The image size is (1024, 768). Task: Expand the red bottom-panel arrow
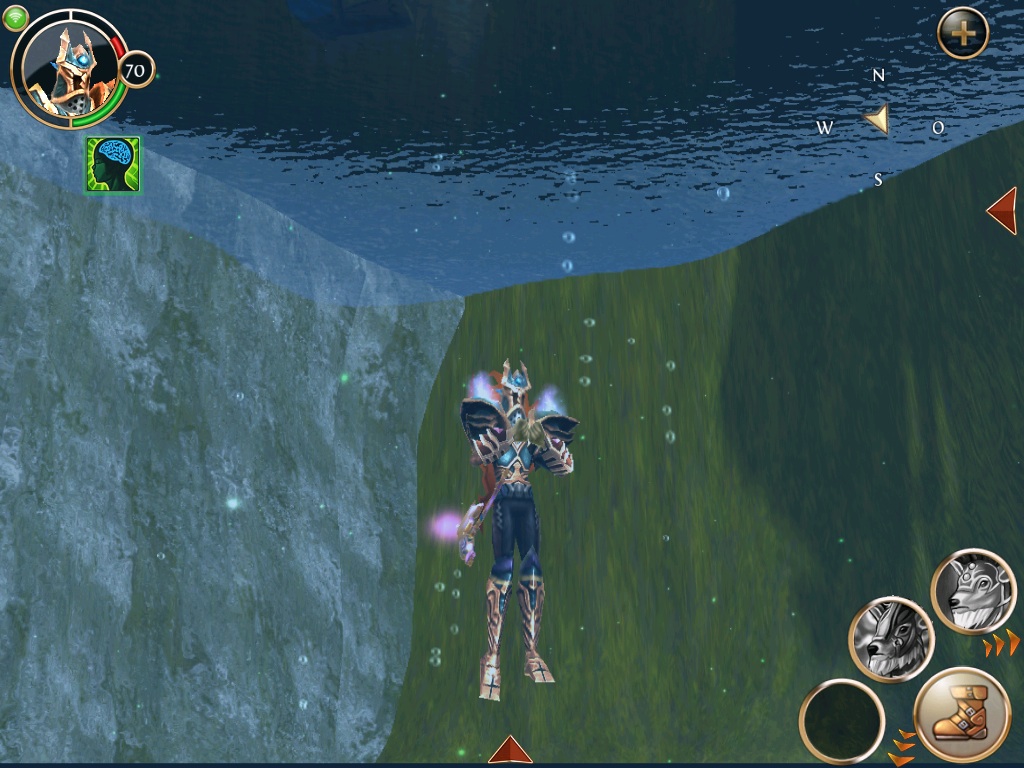coord(510,750)
